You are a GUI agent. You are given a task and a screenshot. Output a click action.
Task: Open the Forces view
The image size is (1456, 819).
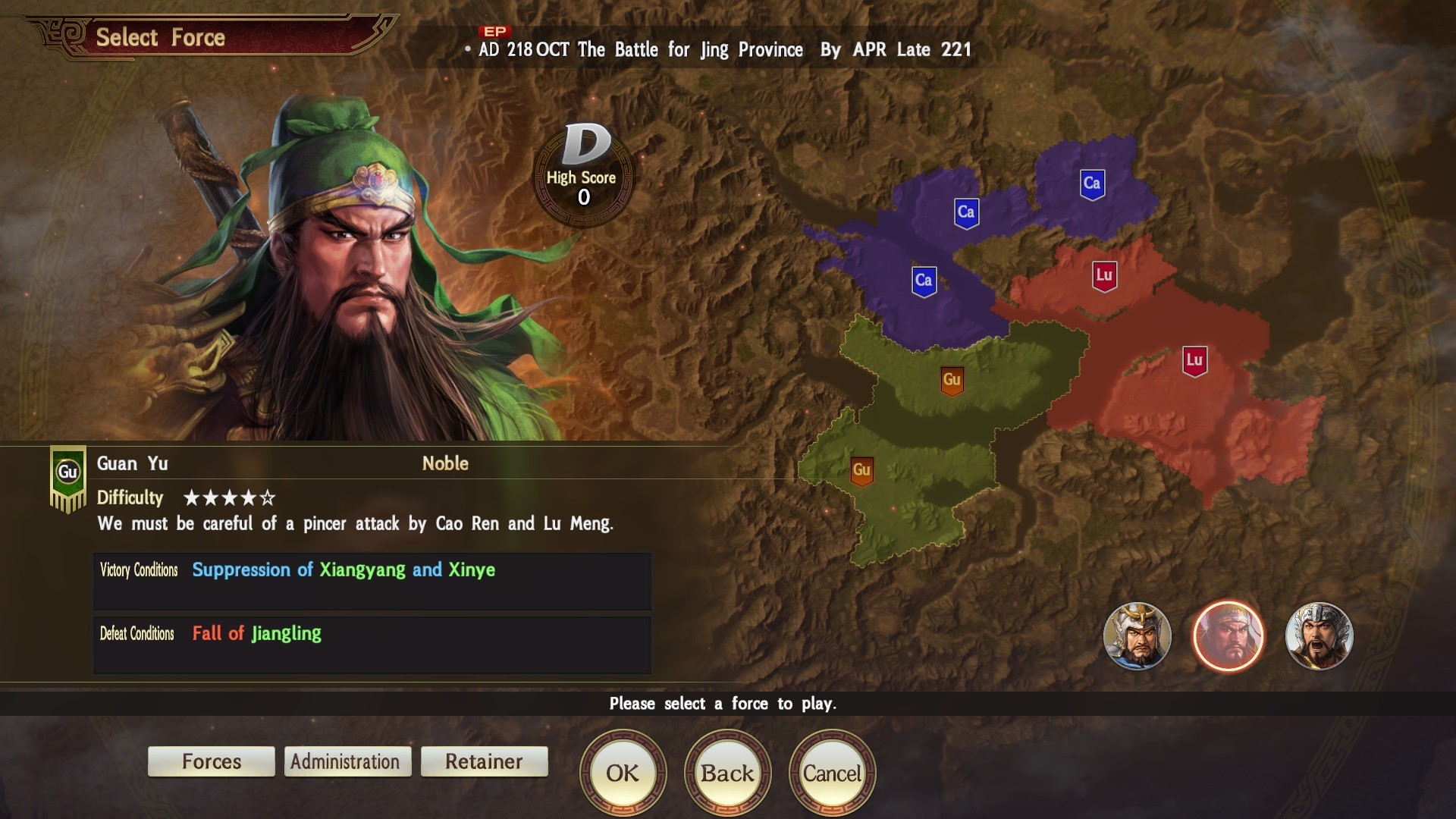click(212, 761)
